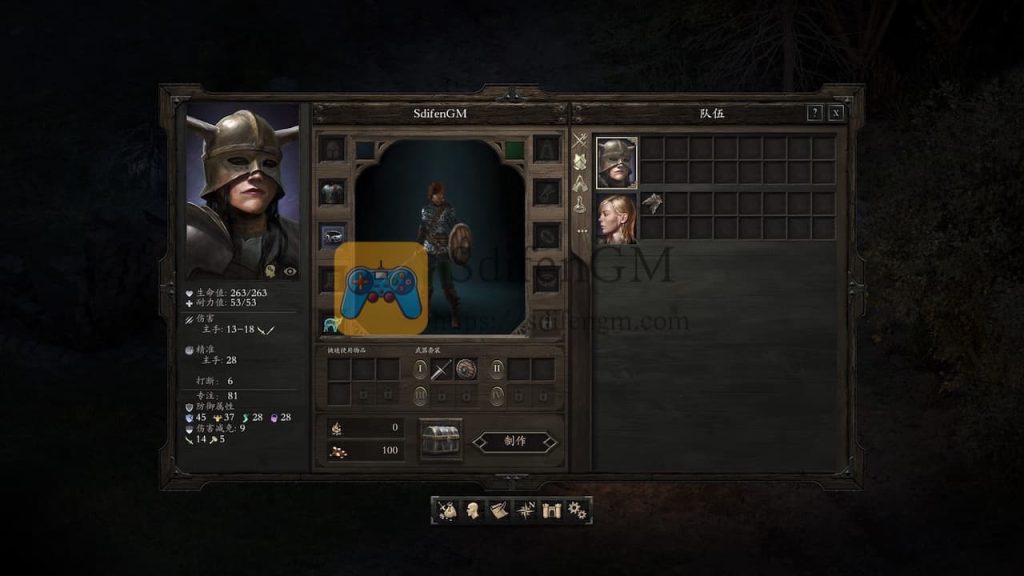Select the equipped round shield slot
The width and height of the screenshot is (1024, 576).
pos(466,369)
